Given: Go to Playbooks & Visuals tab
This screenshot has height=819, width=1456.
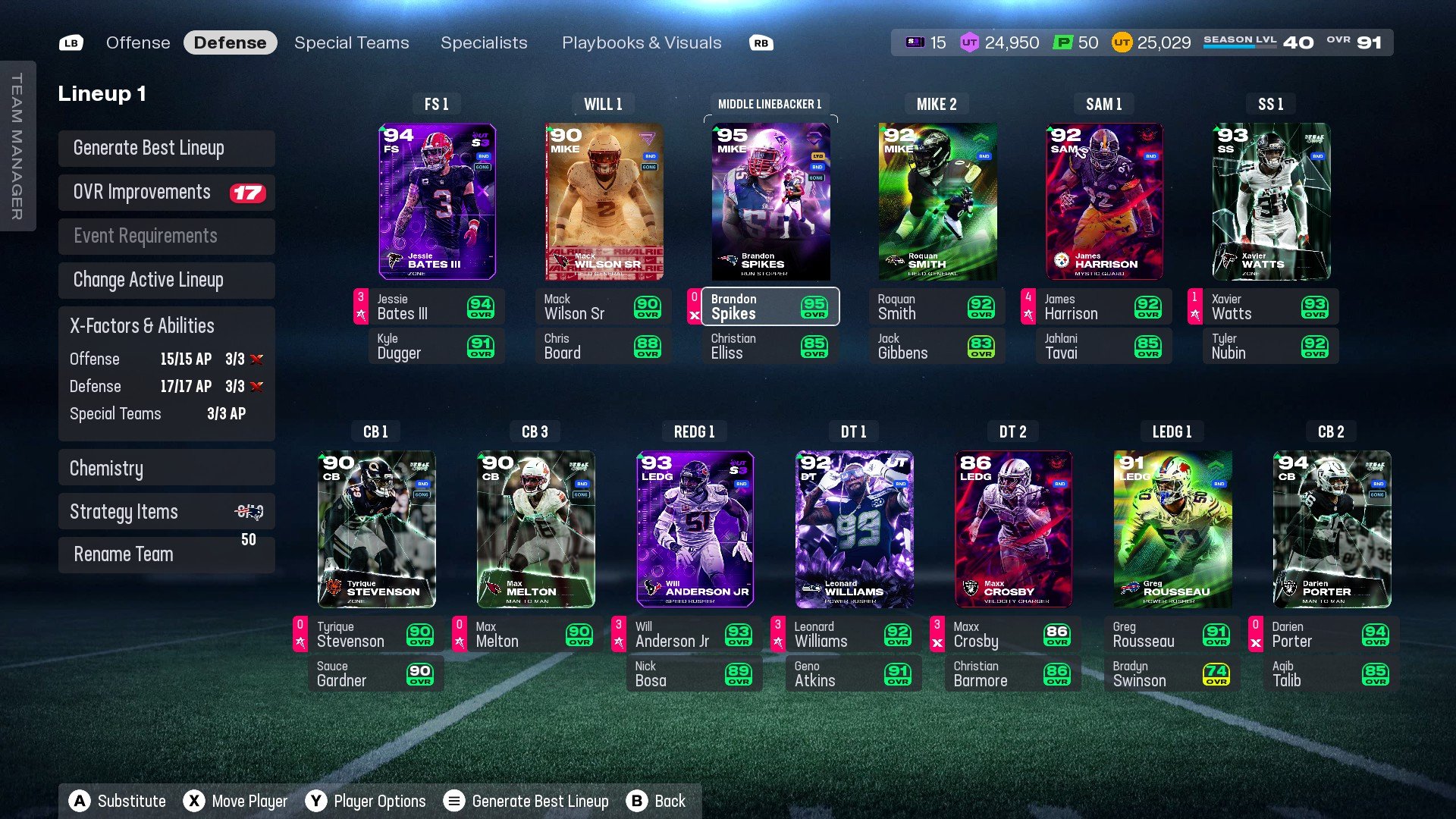Looking at the screenshot, I should point(642,43).
